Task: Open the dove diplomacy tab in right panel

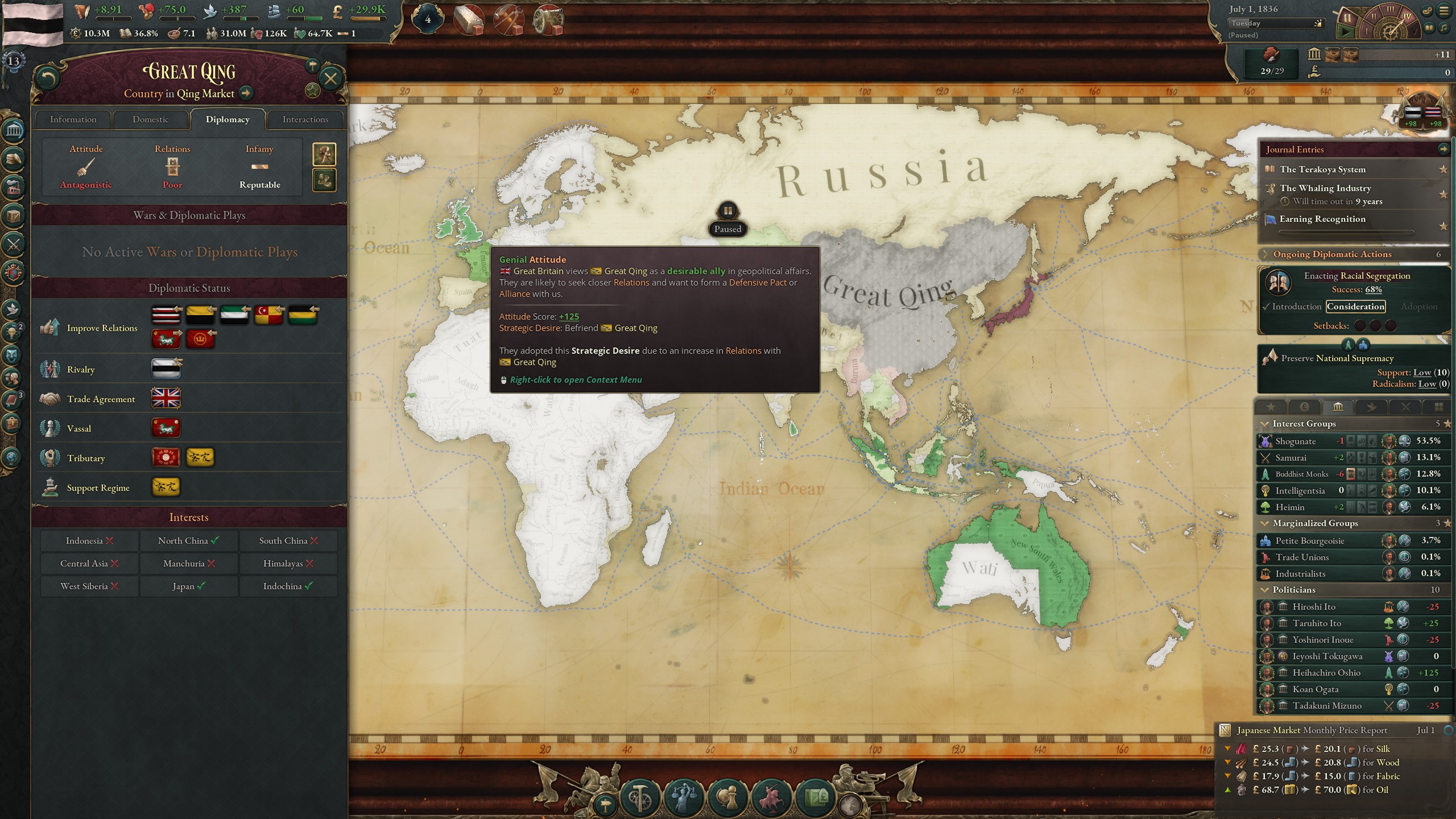Action: 1371,407
